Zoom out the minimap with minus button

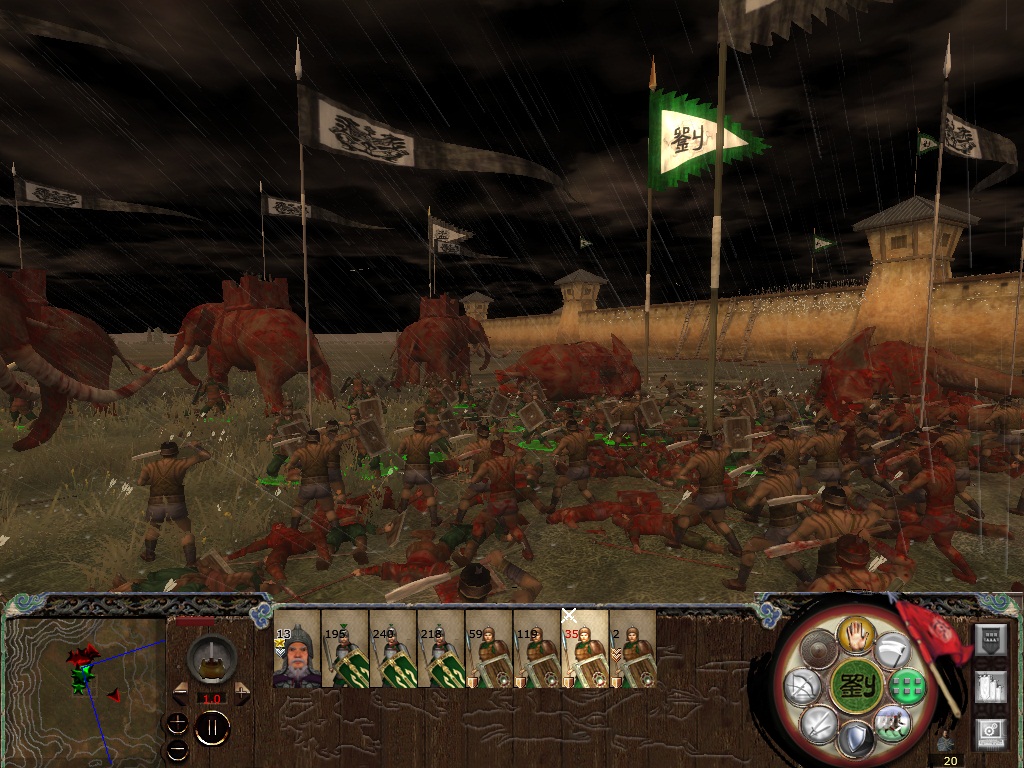coord(177,747)
